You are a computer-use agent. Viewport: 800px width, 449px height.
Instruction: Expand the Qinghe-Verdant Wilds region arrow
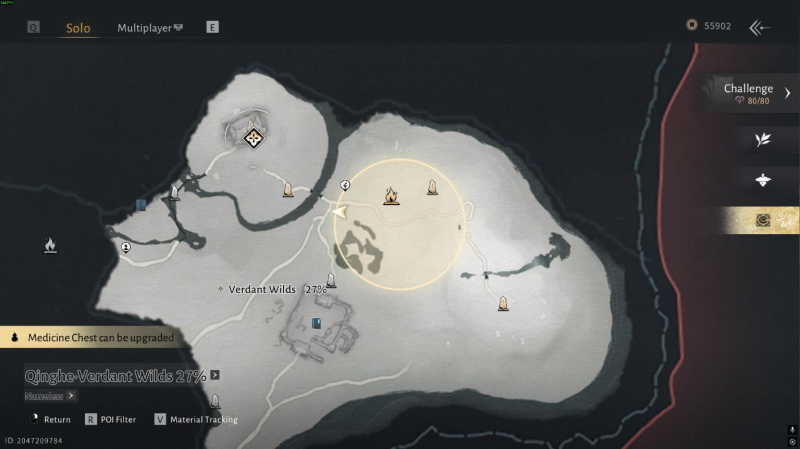coord(215,376)
